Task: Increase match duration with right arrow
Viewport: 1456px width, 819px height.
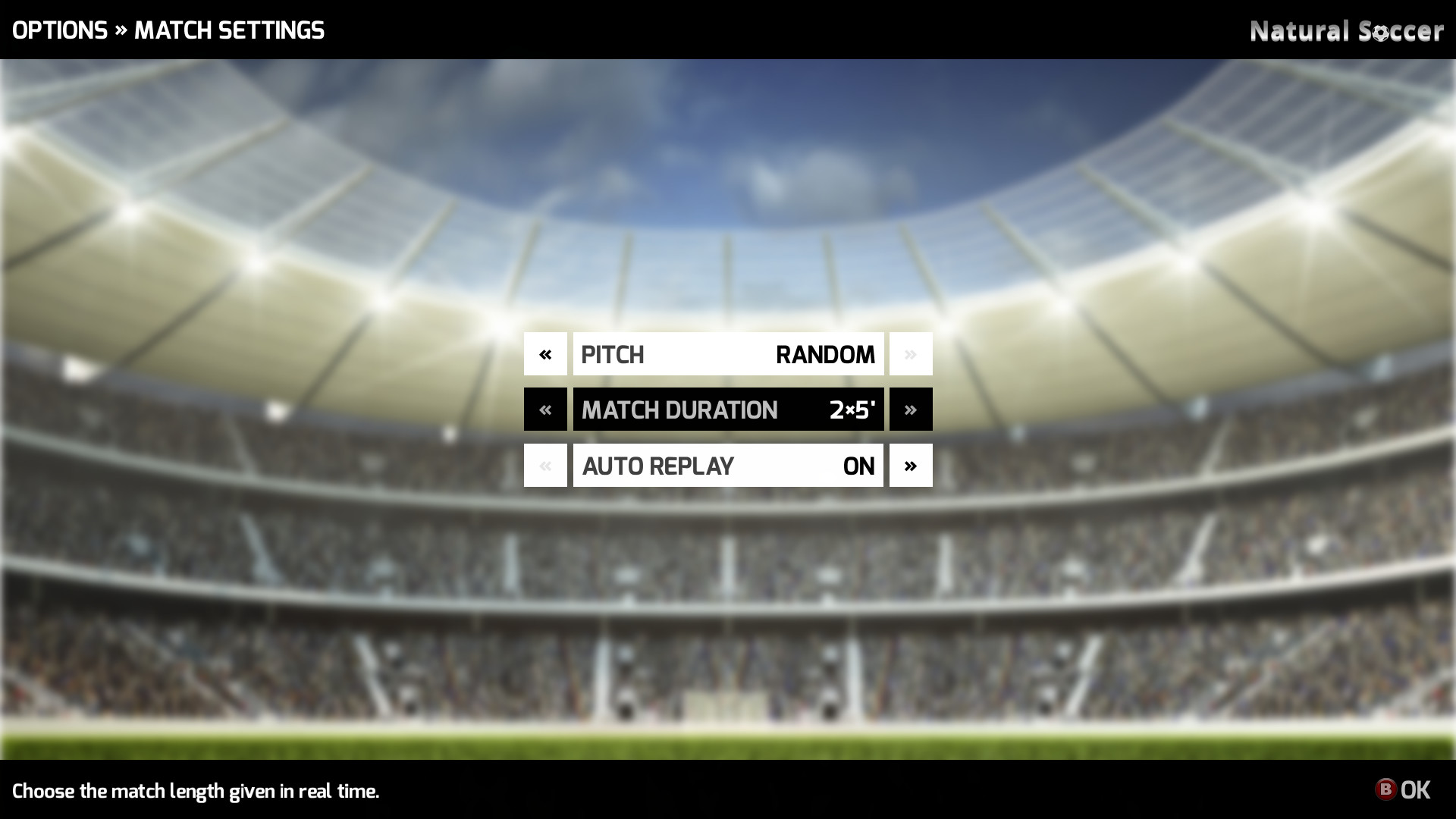Action: click(x=911, y=409)
